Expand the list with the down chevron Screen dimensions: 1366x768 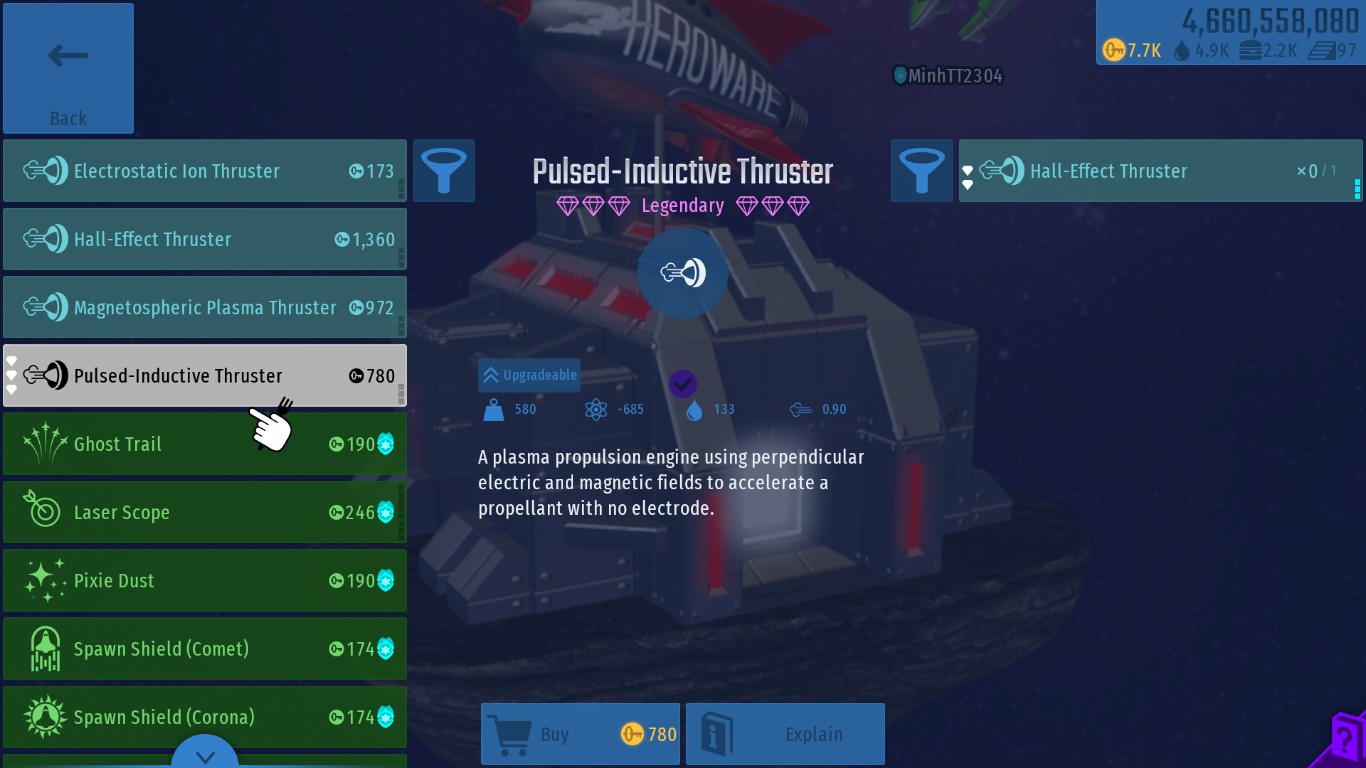[x=205, y=756]
